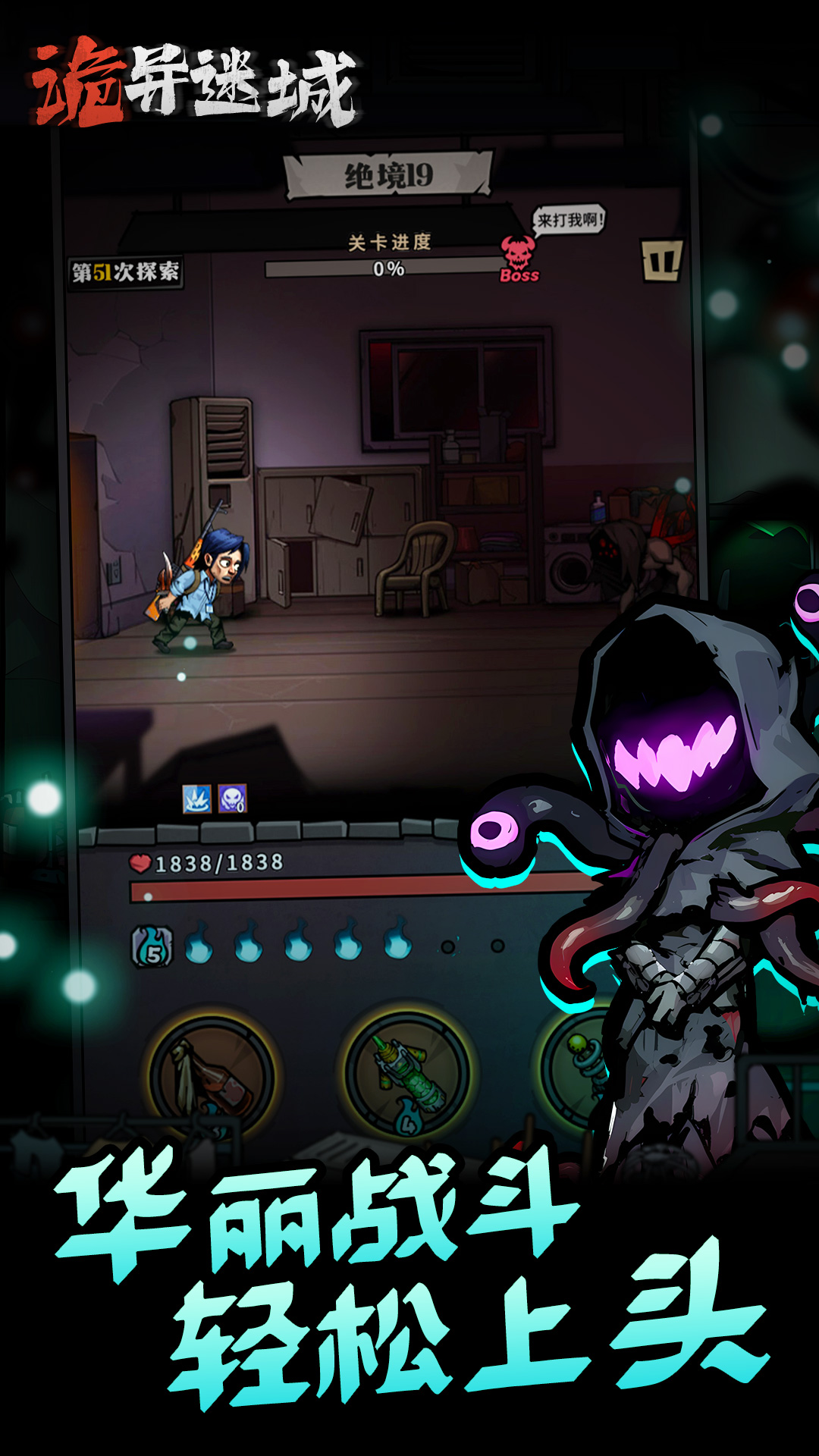
Task: Tap the blue flame energy counter badge
Action: [152, 947]
